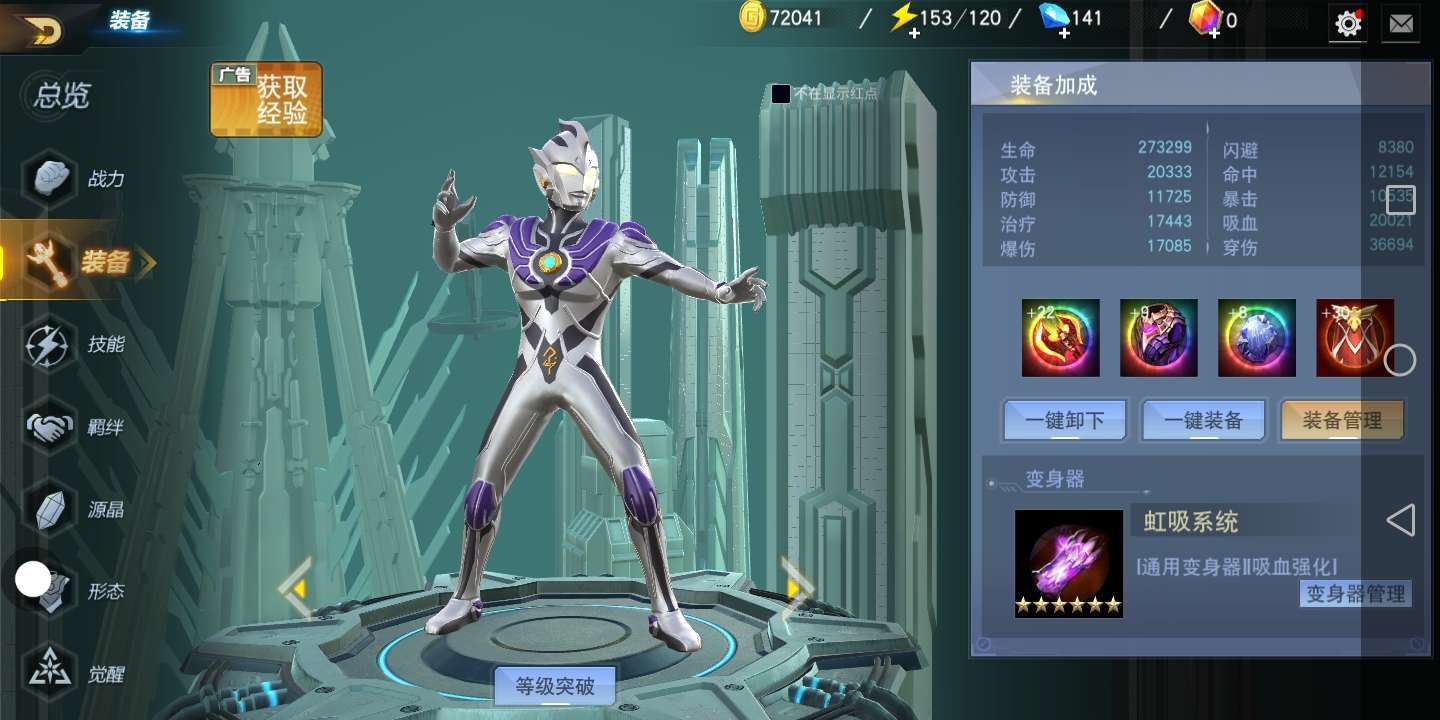This screenshot has width=1440, height=720.
Task: Open the mail envelope icon
Action: tap(1401, 23)
